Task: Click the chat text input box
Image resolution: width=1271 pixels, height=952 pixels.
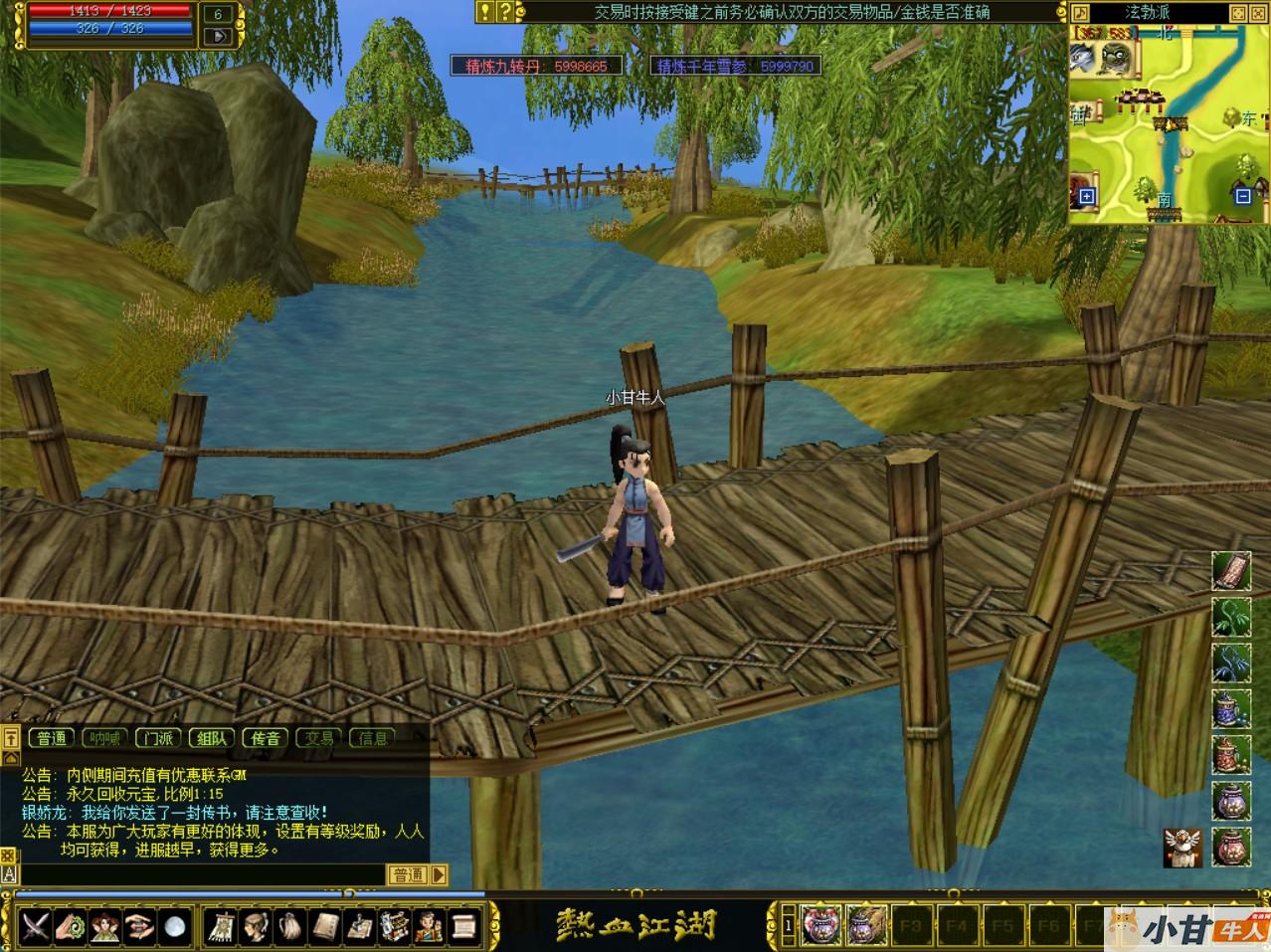Action: pyautogui.click(x=199, y=874)
